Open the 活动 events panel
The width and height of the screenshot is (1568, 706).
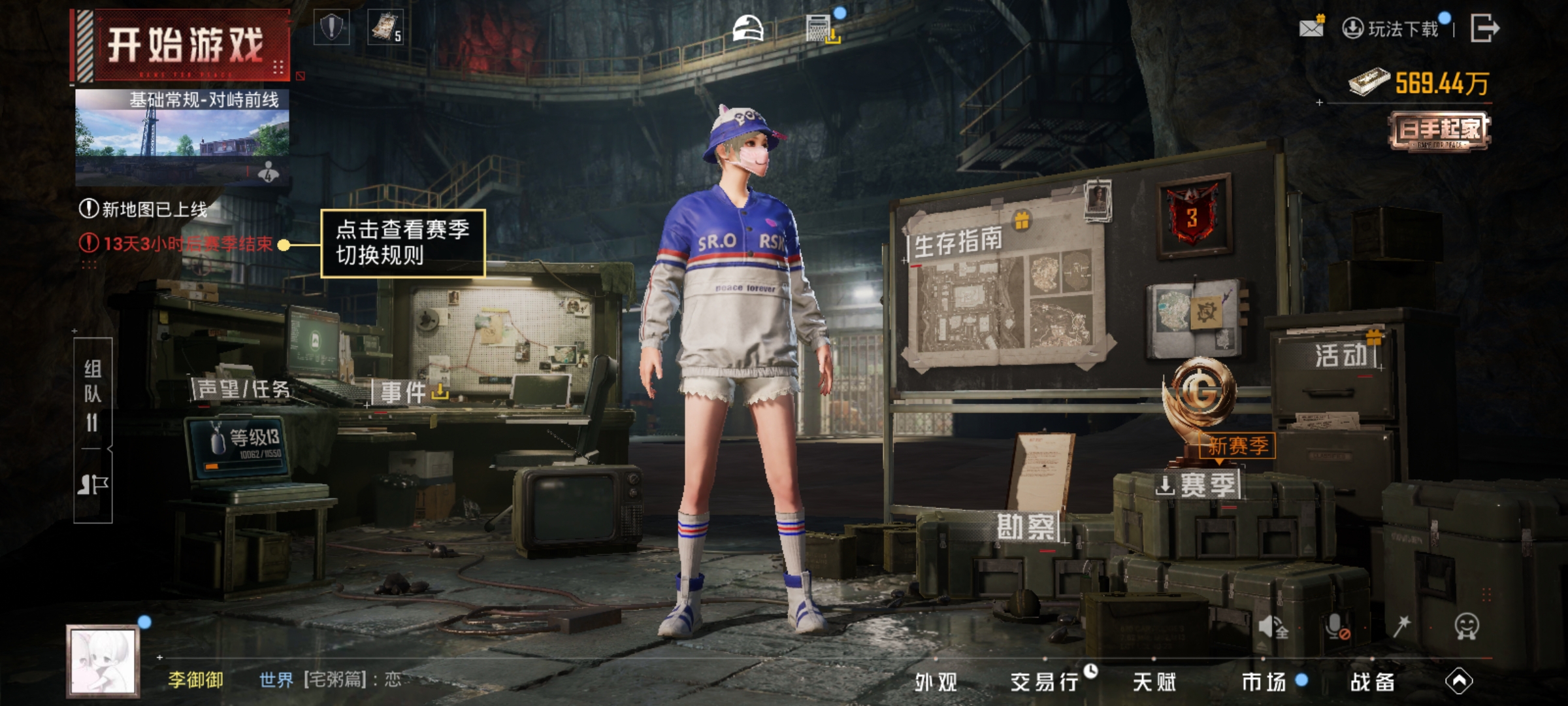(x=1341, y=356)
